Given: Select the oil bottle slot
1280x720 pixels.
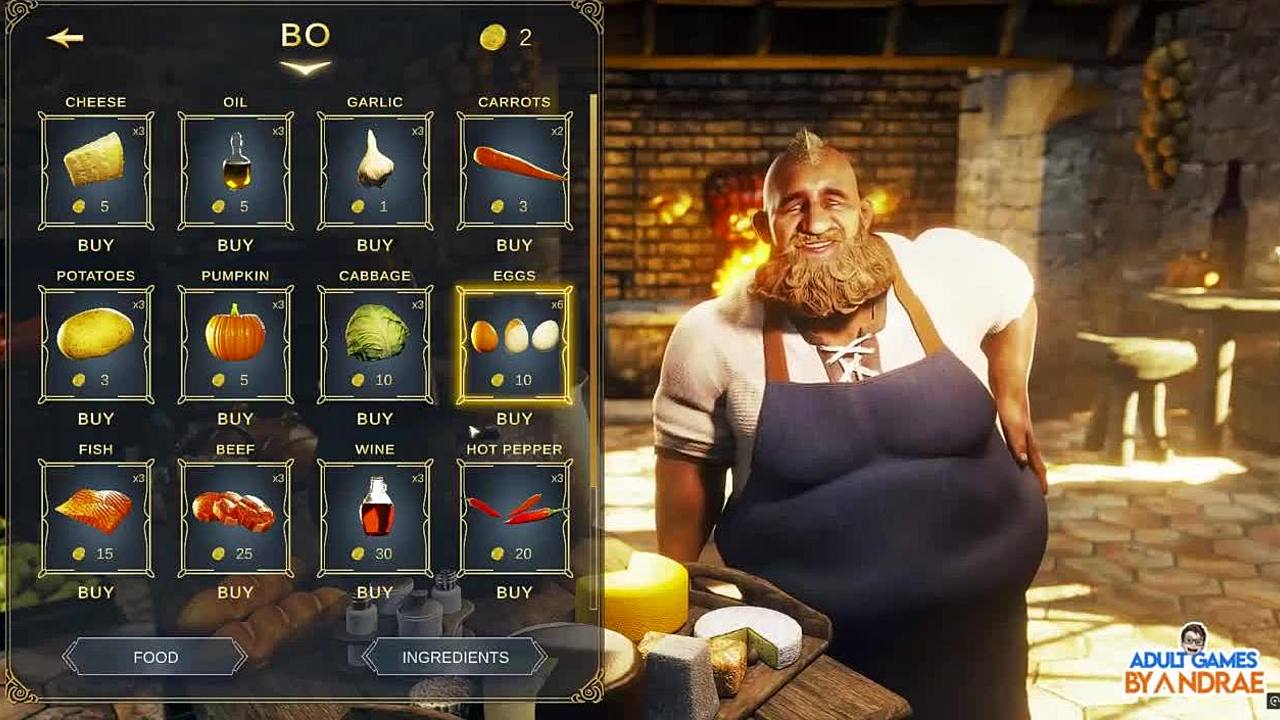Looking at the screenshot, I should (x=235, y=170).
